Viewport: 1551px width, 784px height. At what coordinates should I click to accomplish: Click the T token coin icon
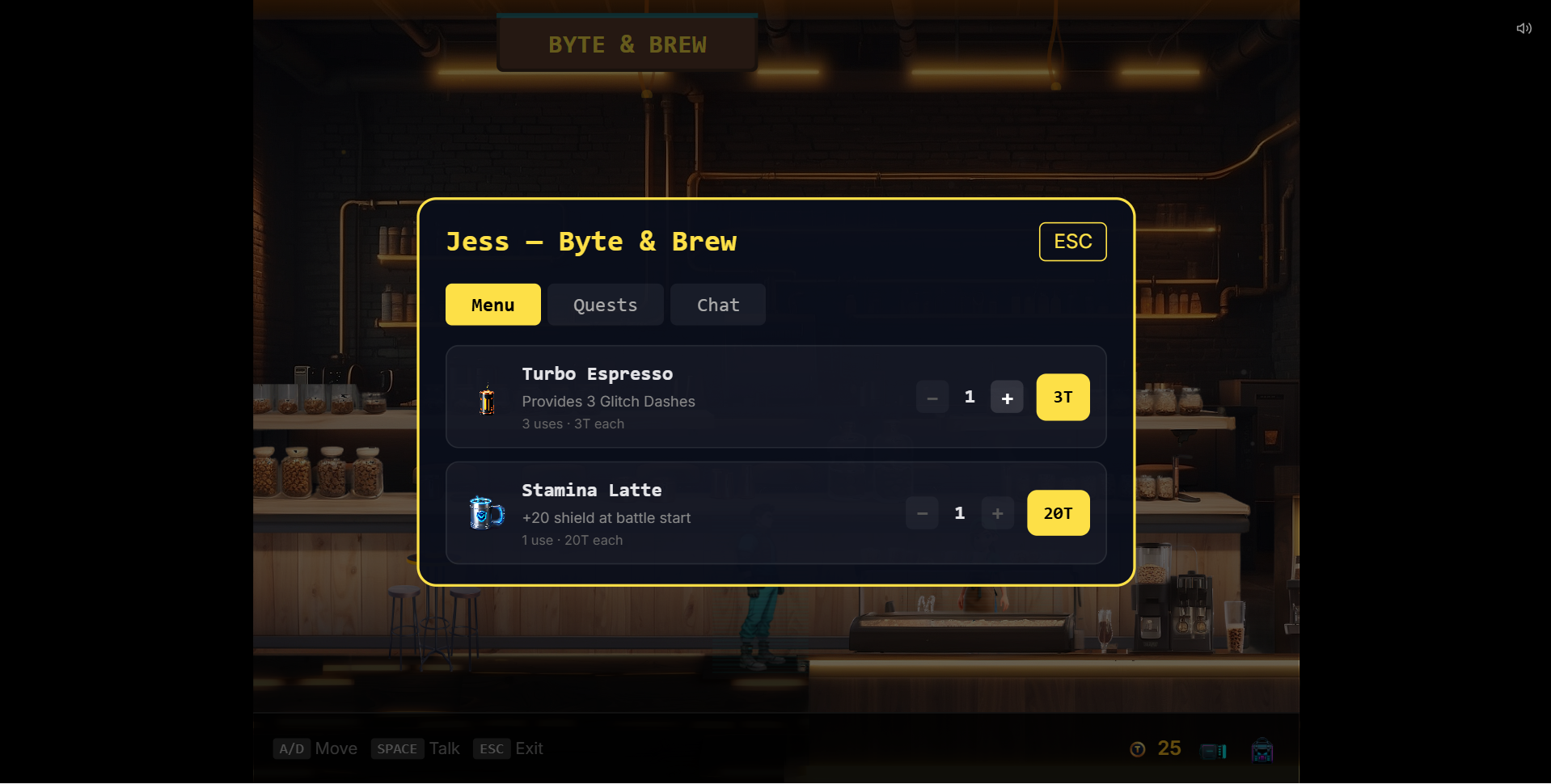(x=1137, y=748)
